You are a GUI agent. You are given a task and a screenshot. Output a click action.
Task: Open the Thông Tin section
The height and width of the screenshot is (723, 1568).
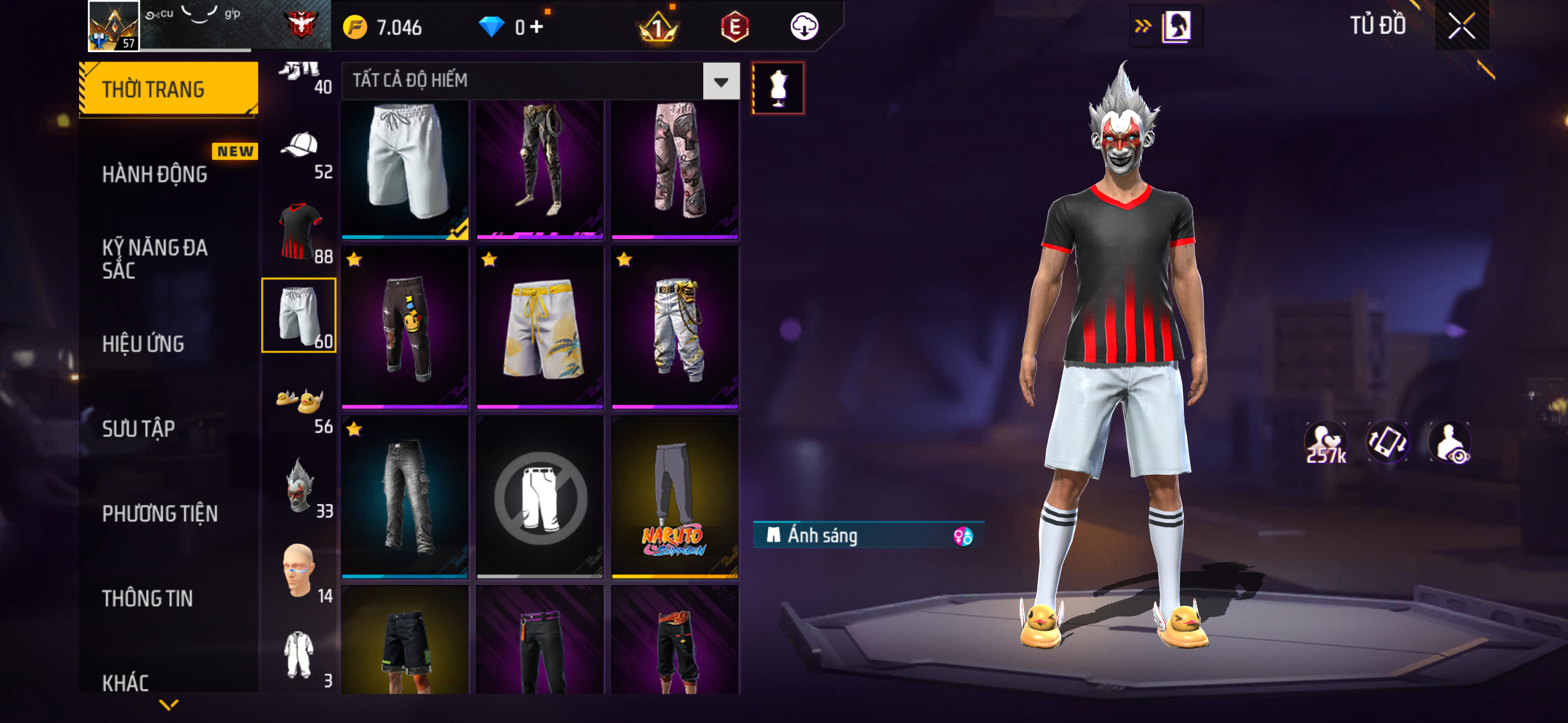click(147, 598)
